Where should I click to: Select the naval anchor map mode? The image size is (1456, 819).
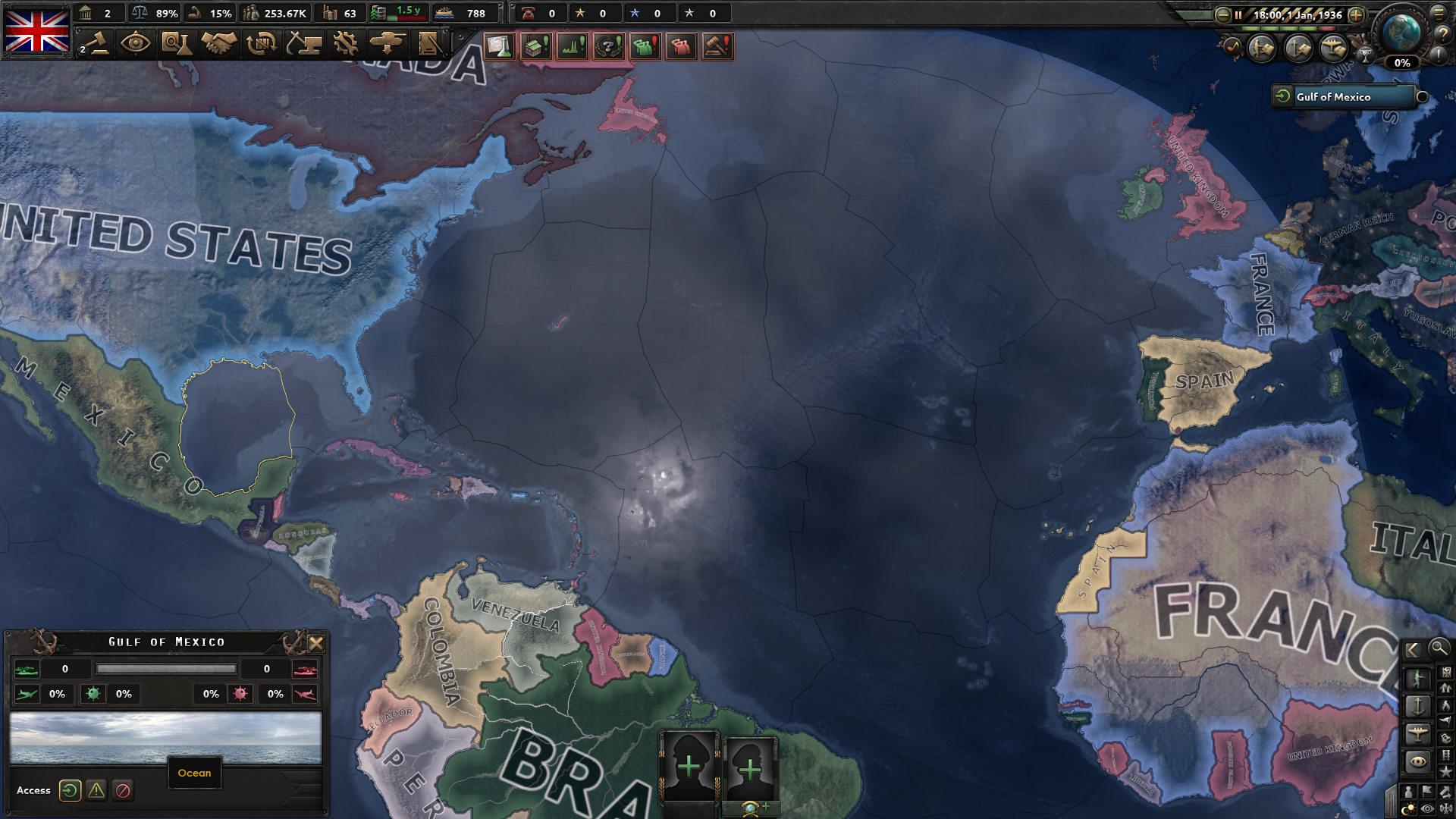coord(1418,708)
